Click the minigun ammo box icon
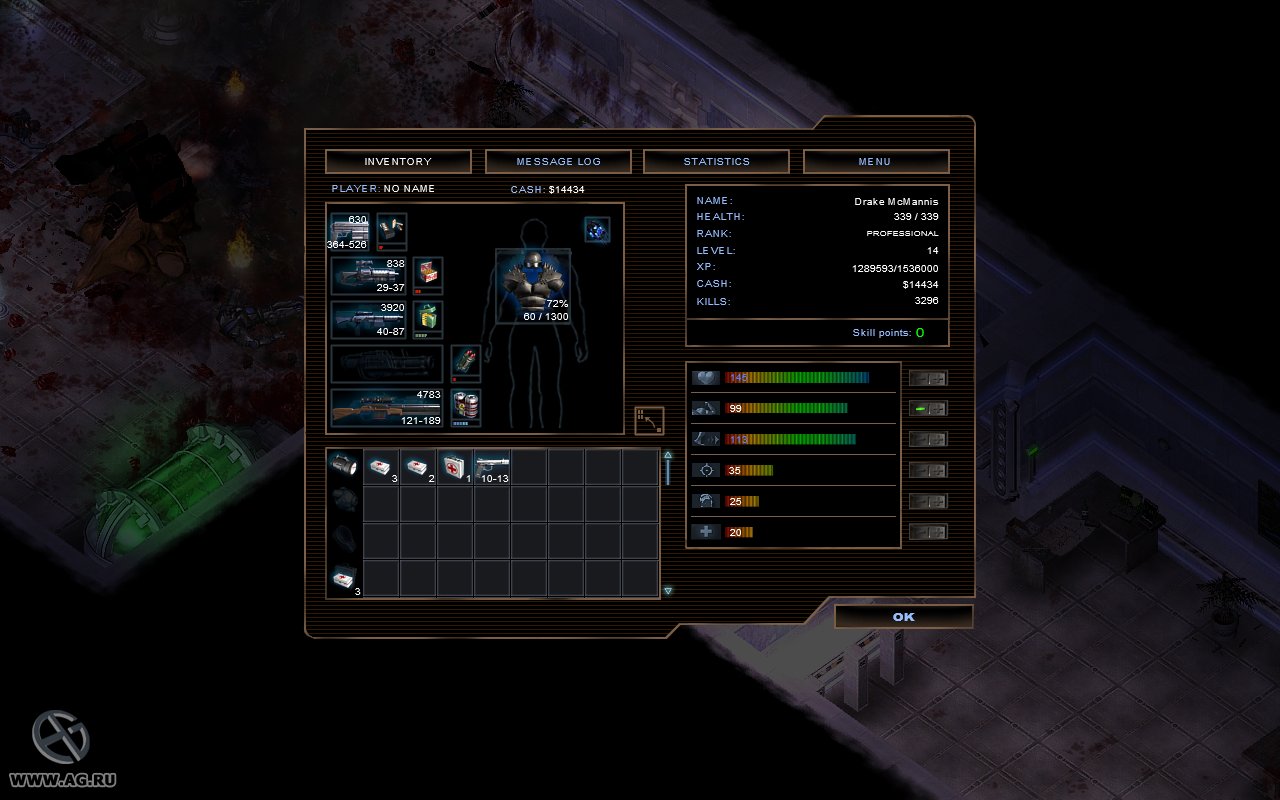Viewport: 1280px width, 800px height. pyautogui.click(x=428, y=276)
